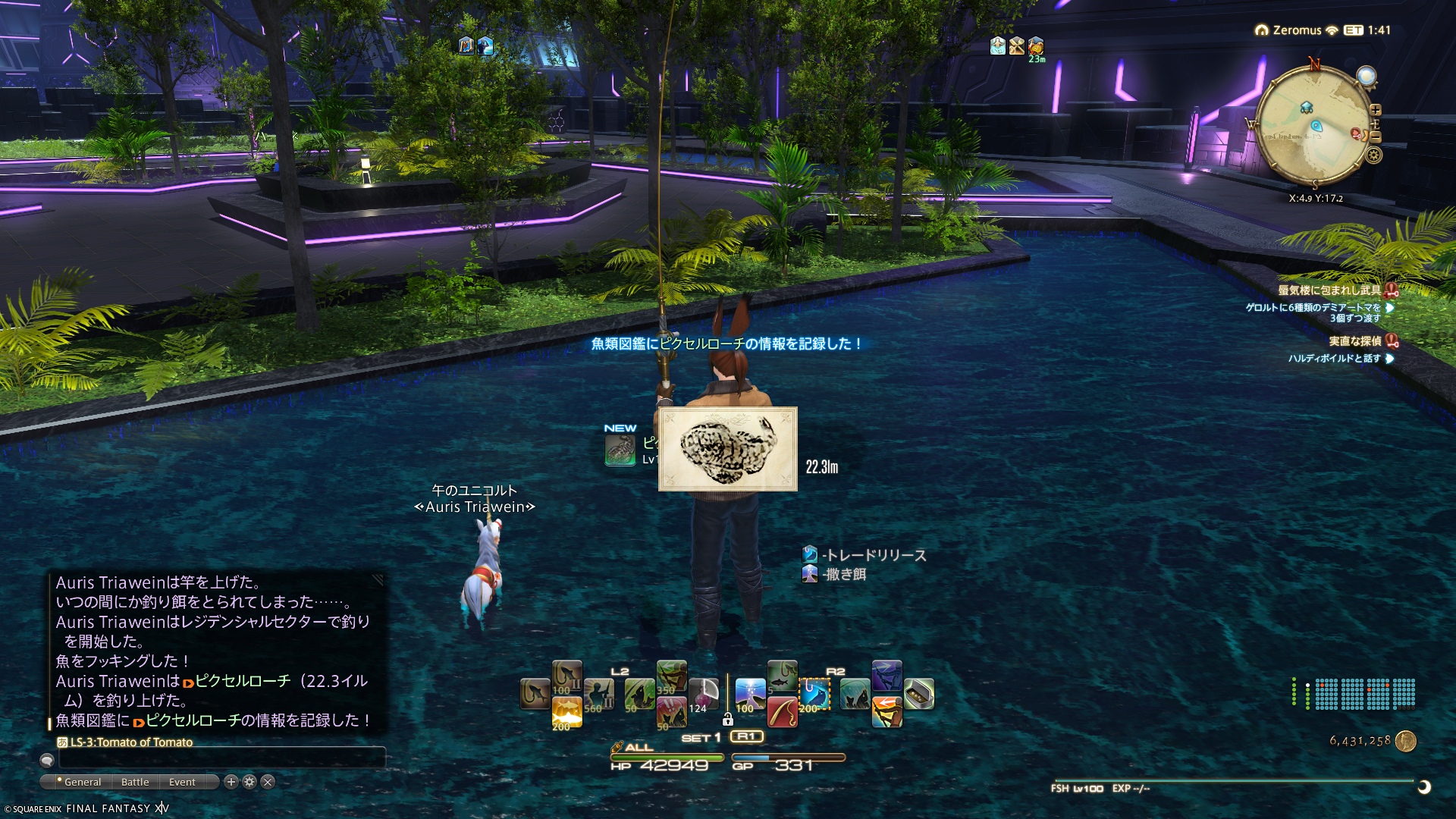The height and width of the screenshot is (819, 1456).
Task: Switch to the Battle chat tab
Action: point(135,782)
